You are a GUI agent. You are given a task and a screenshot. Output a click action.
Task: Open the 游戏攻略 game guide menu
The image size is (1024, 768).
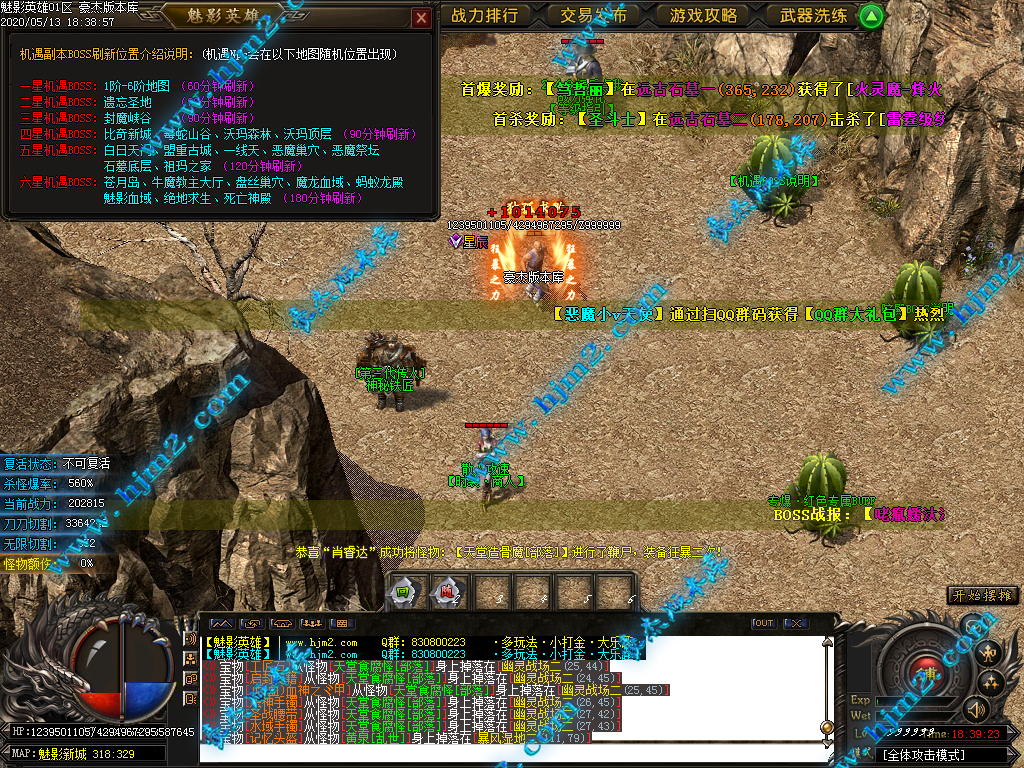click(703, 15)
